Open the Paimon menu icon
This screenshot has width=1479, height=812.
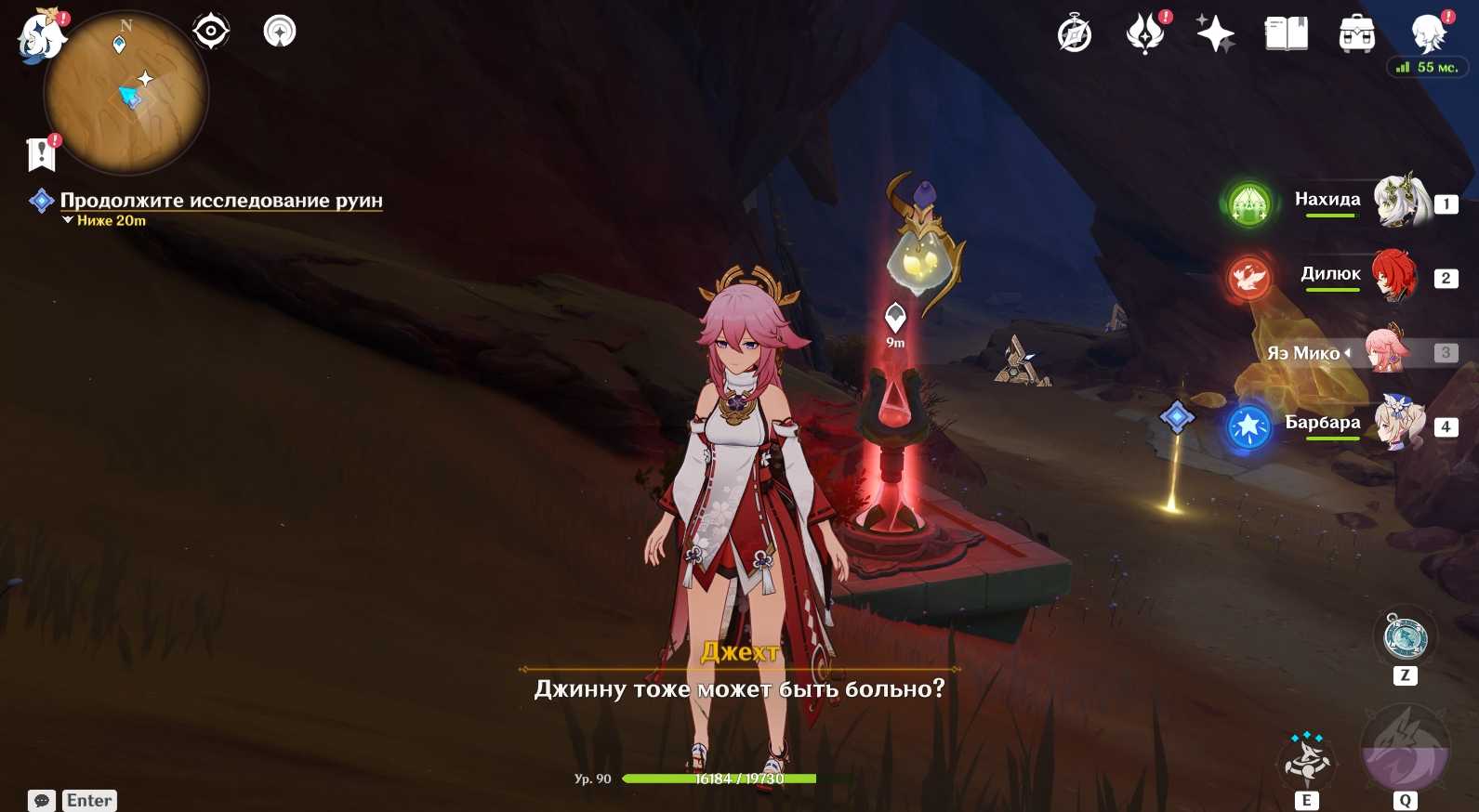(41, 37)
